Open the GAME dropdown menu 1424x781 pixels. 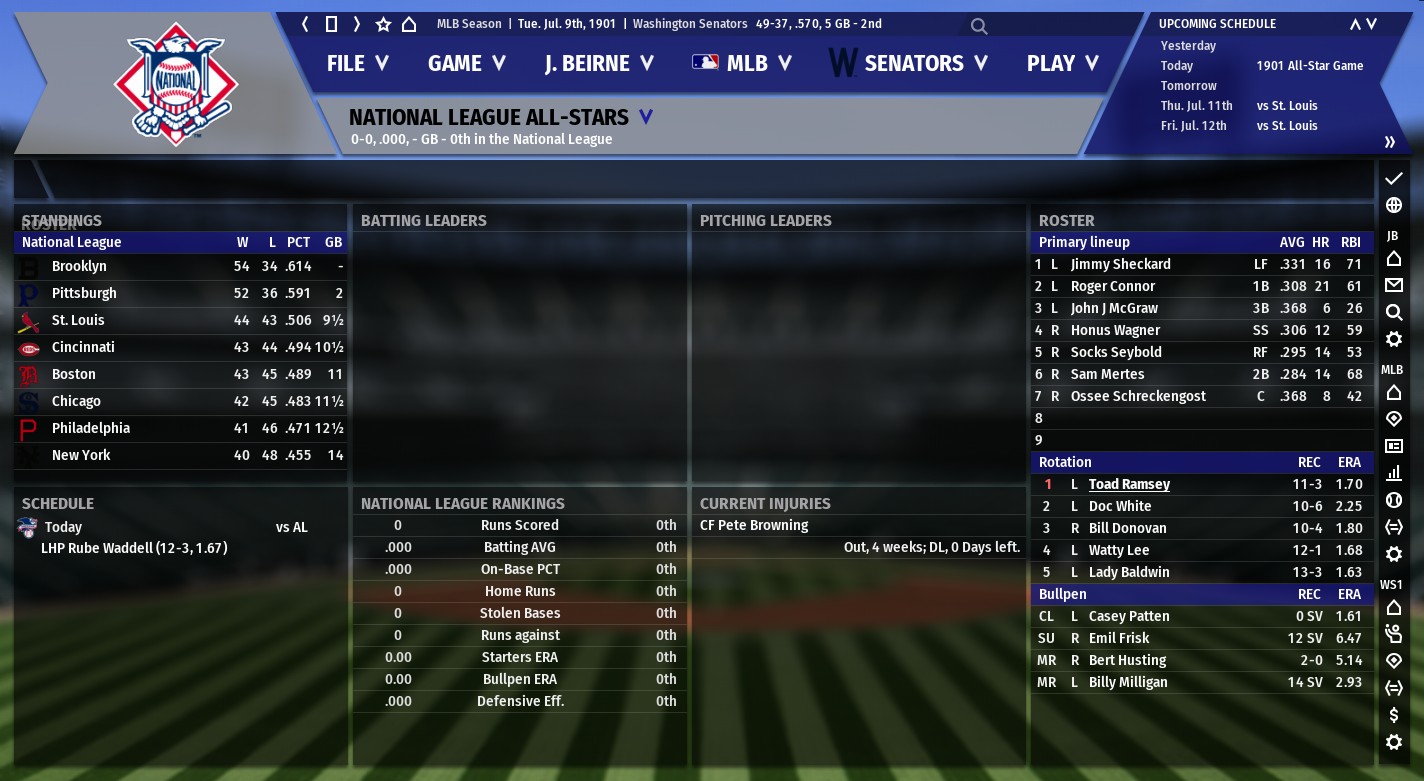pos(467,63)
